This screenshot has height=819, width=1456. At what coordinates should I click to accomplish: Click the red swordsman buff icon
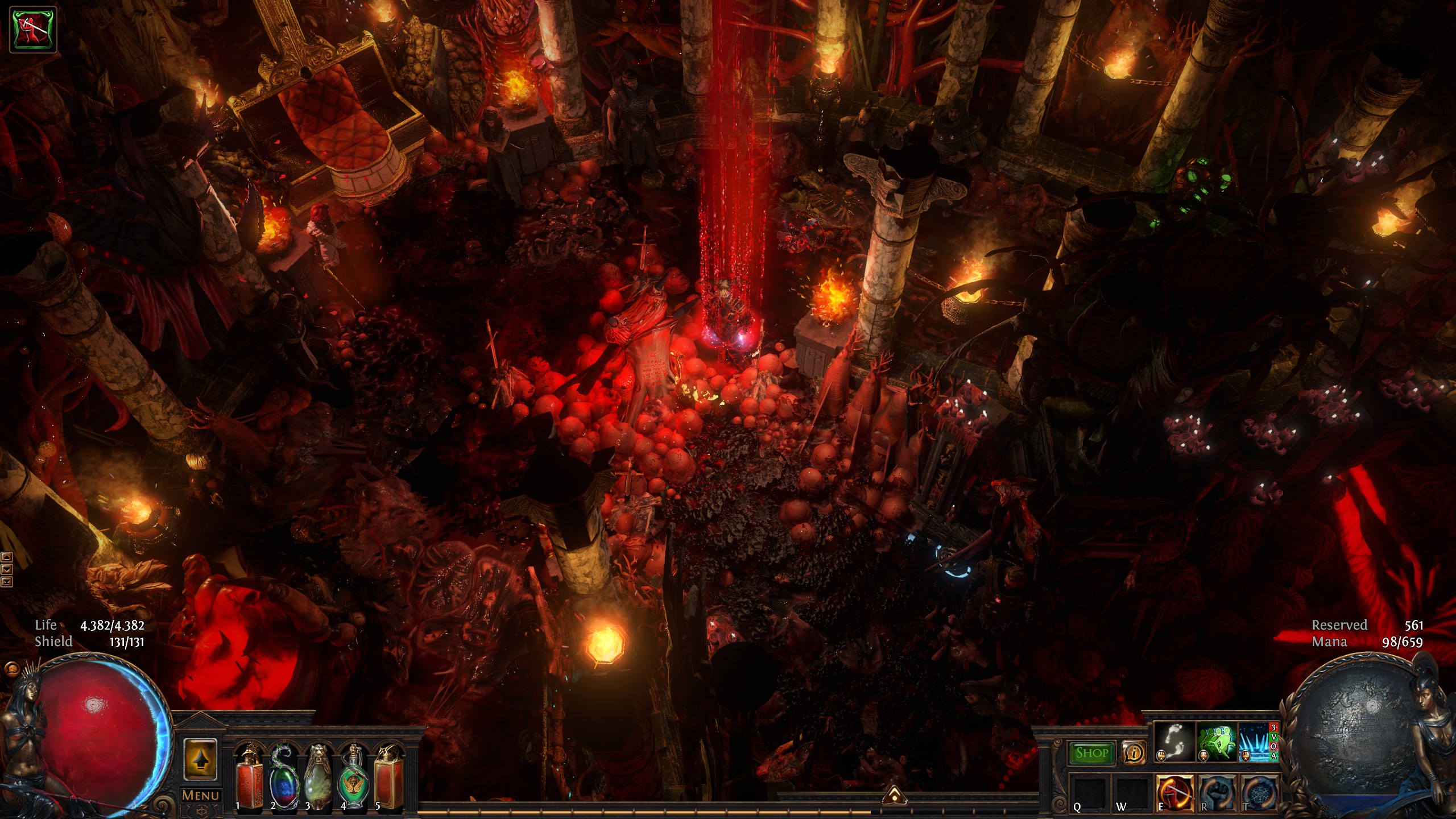point(34,30)
